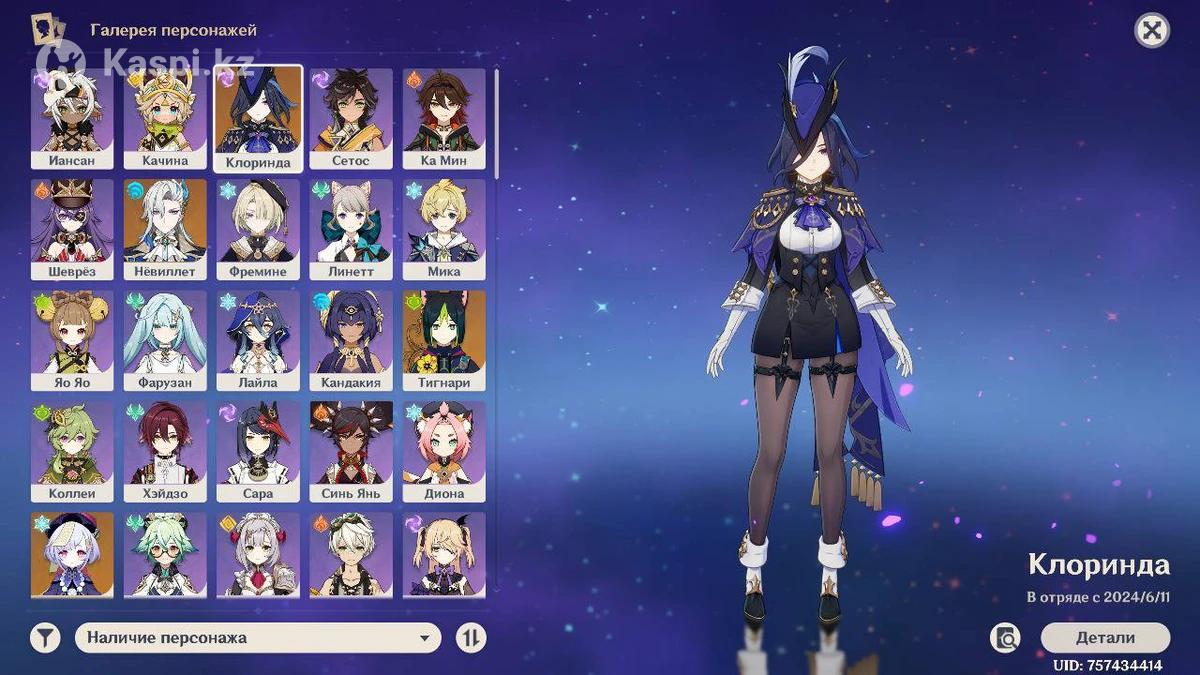
Task: Toggle the sort order arrows button
Action: (471, 638)
